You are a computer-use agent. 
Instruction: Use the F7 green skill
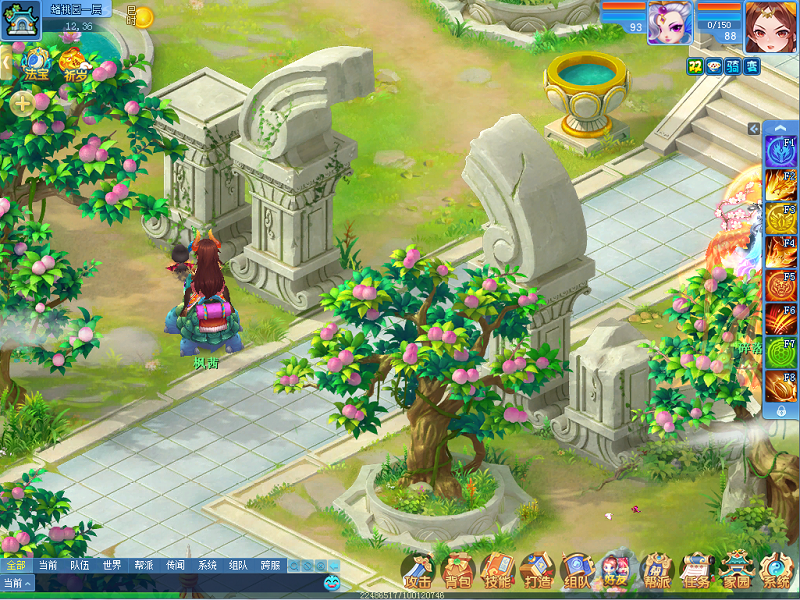(x=780, y=351)
